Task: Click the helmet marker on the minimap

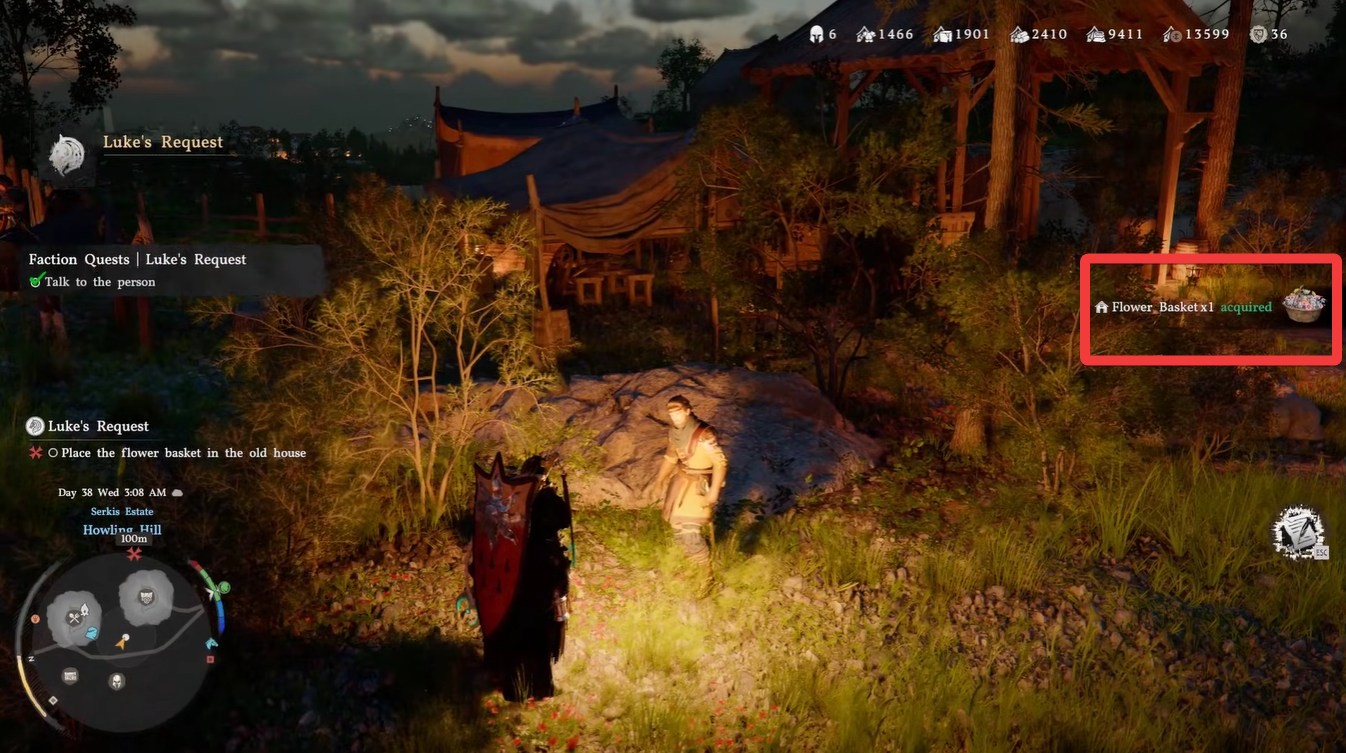Action: tap(117, 682)
